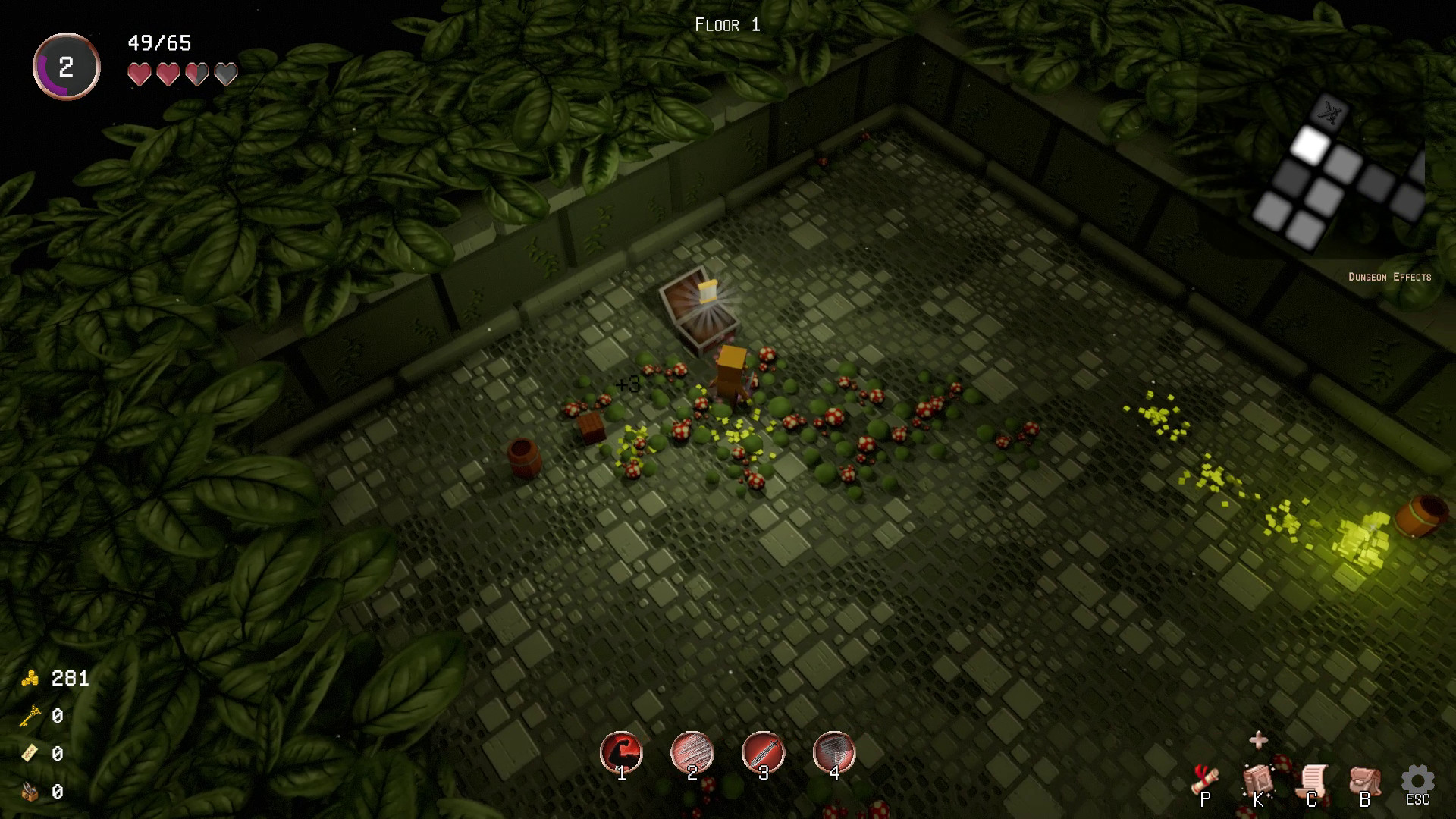
Task: Open the red-ribboned scroll menu
Action: click(1205, 780)
